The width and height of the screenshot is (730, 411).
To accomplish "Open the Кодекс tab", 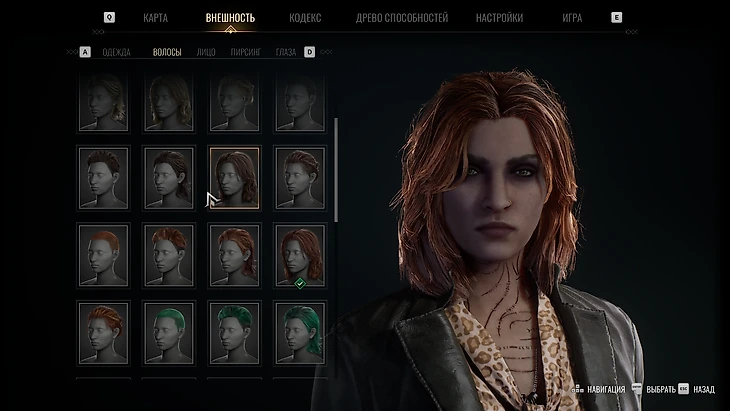I will [x=305, y=18].
